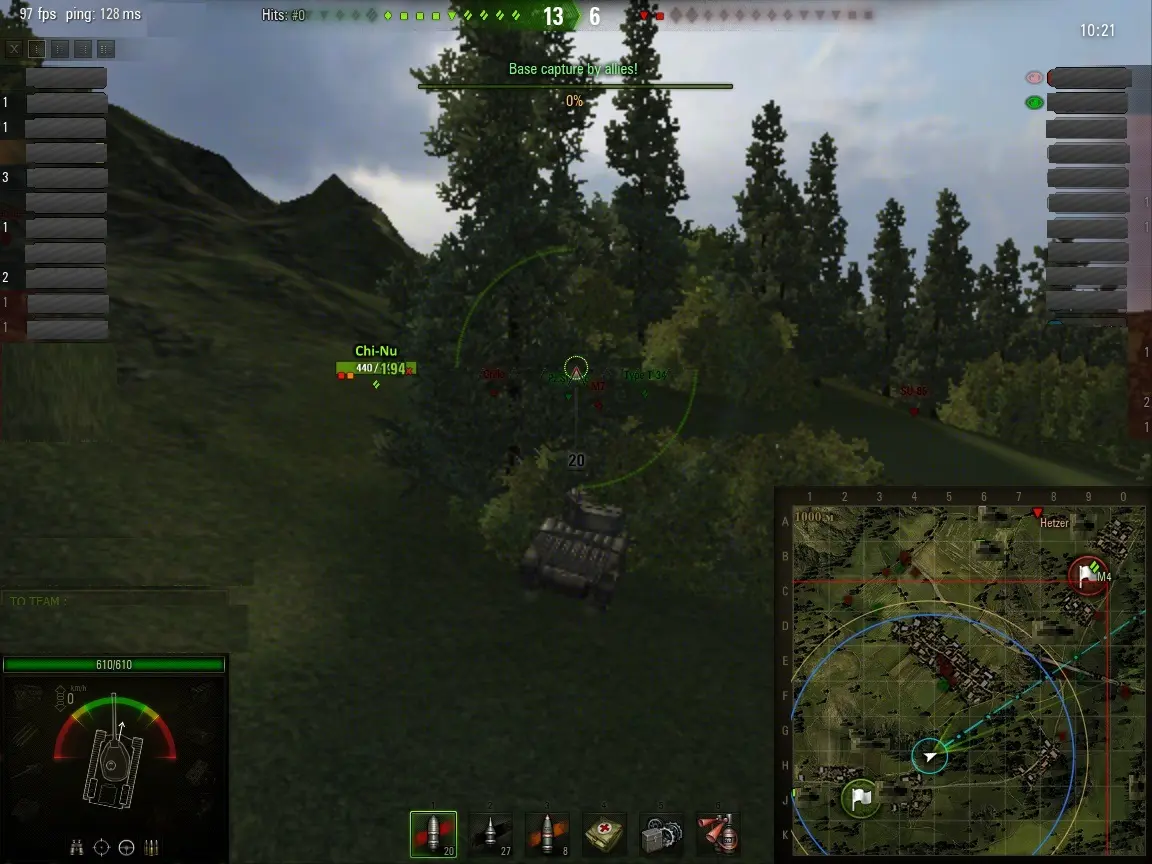Select the armor-piercing shell with 20 rounds
The image size is (1152, 864).
433,834
